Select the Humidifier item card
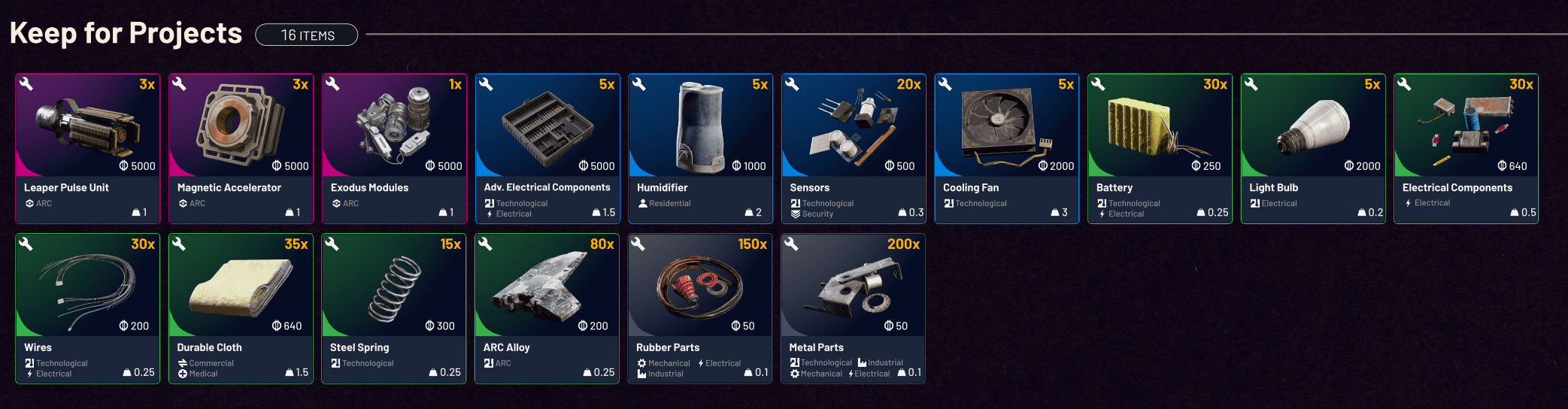 pyautogui.click(x=700, y=148)
